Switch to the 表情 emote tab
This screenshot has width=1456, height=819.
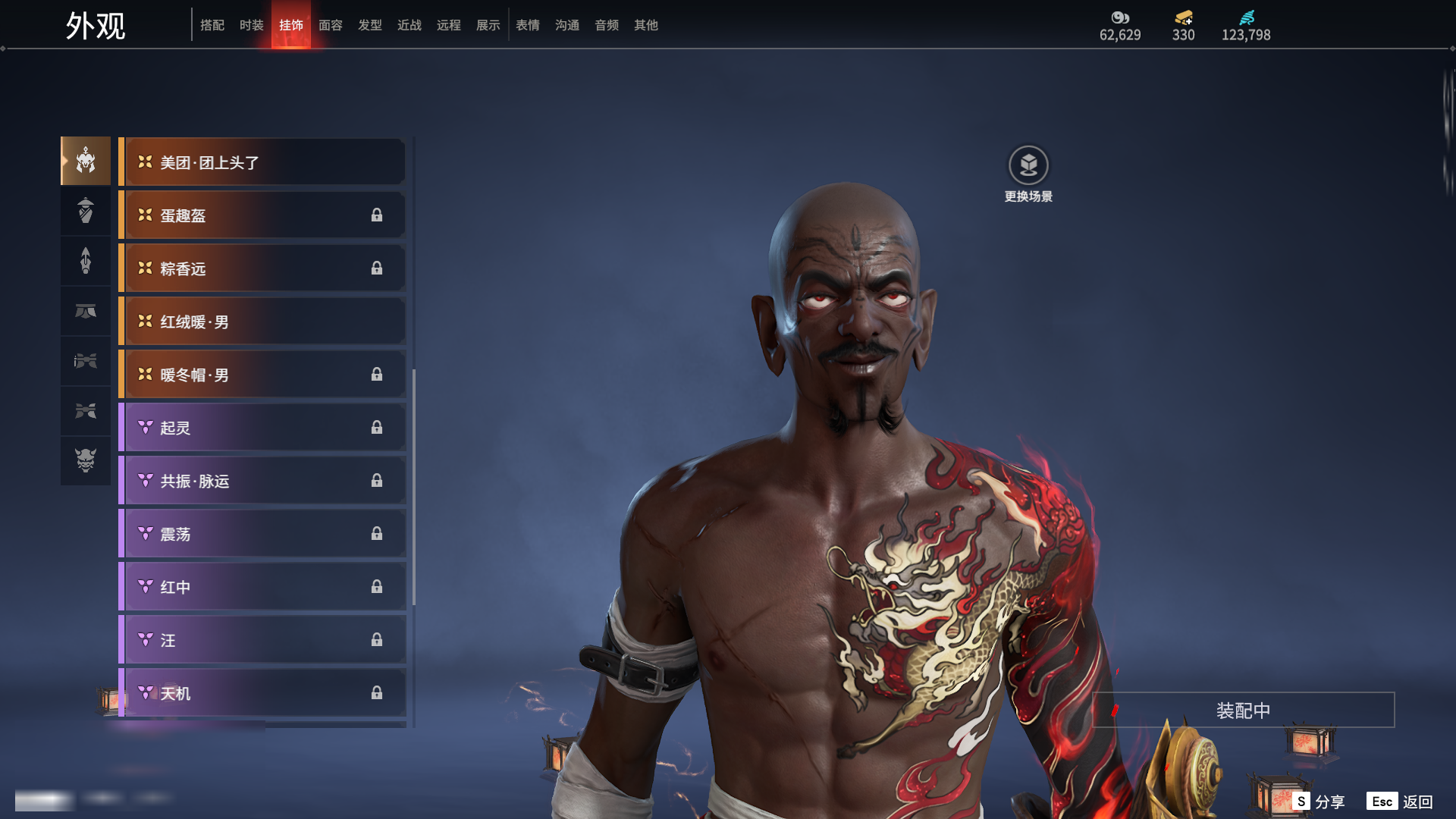[528, 25]
